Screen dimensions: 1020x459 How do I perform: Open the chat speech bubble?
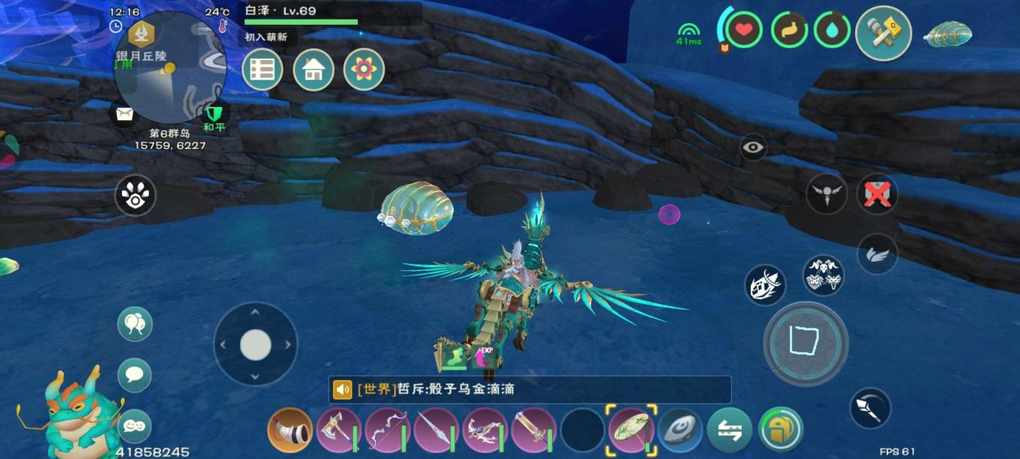click(x=135, y=375)
